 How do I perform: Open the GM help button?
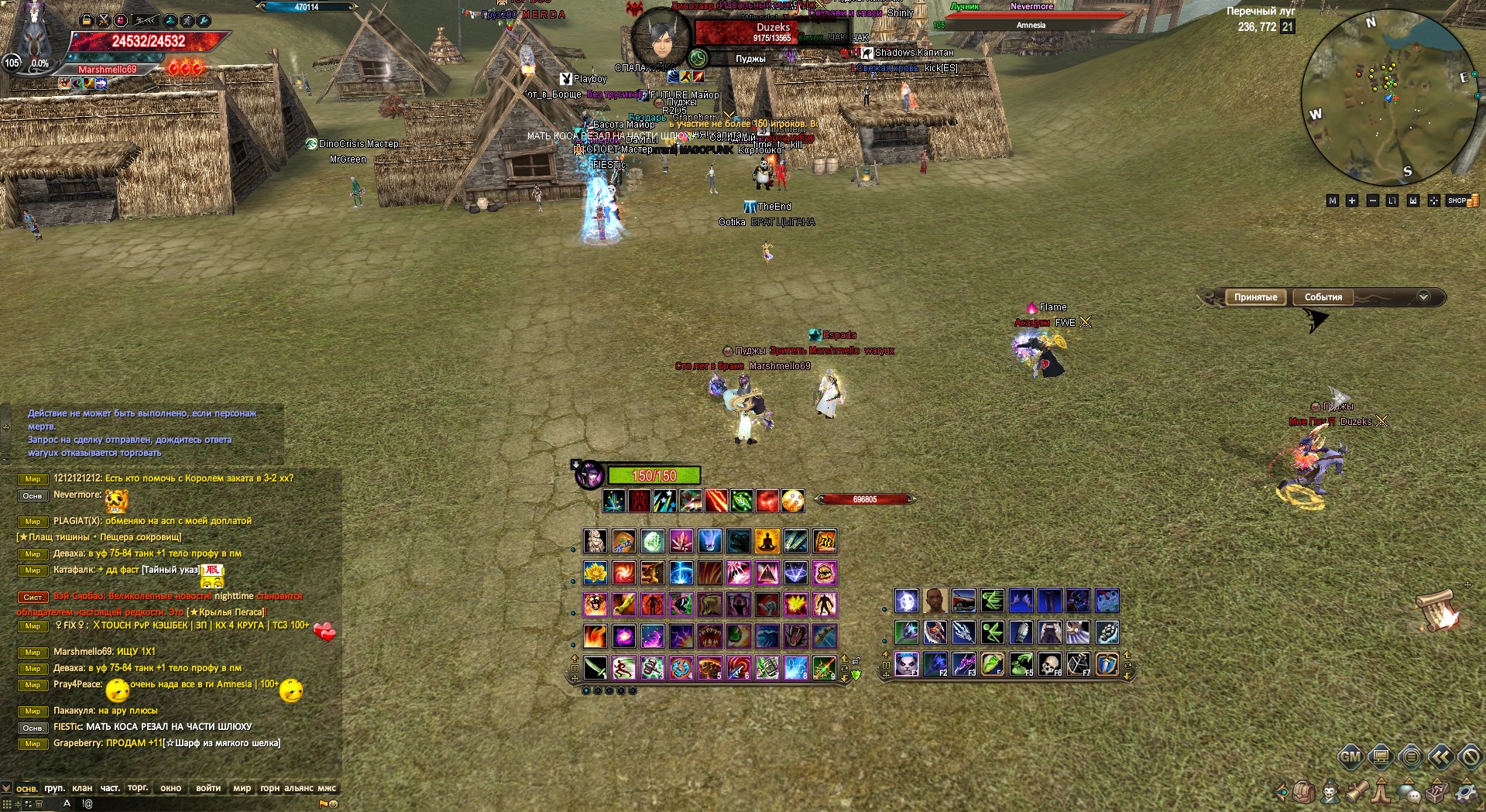[1350, 756]
